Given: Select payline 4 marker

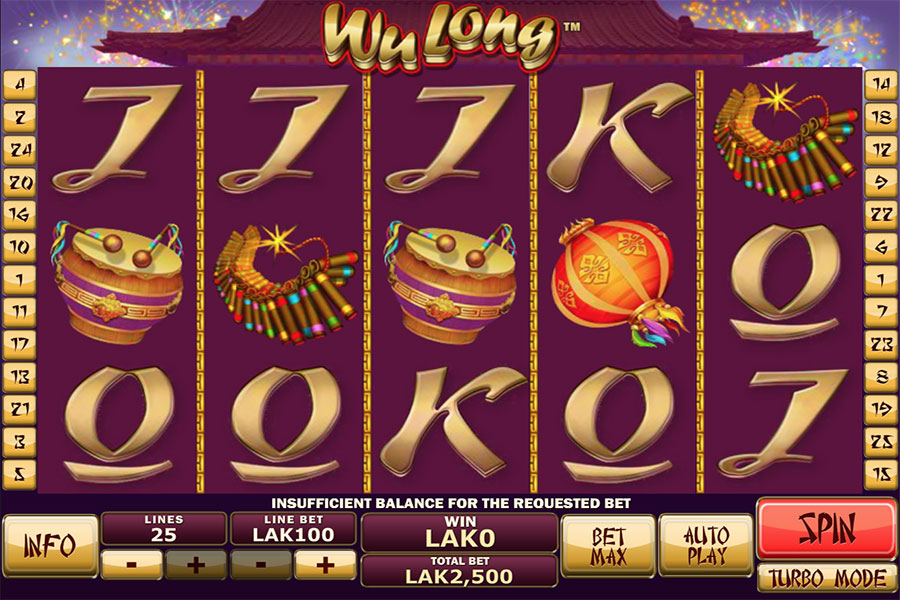Looking at the screenshot, I should (x=20, y=86).
